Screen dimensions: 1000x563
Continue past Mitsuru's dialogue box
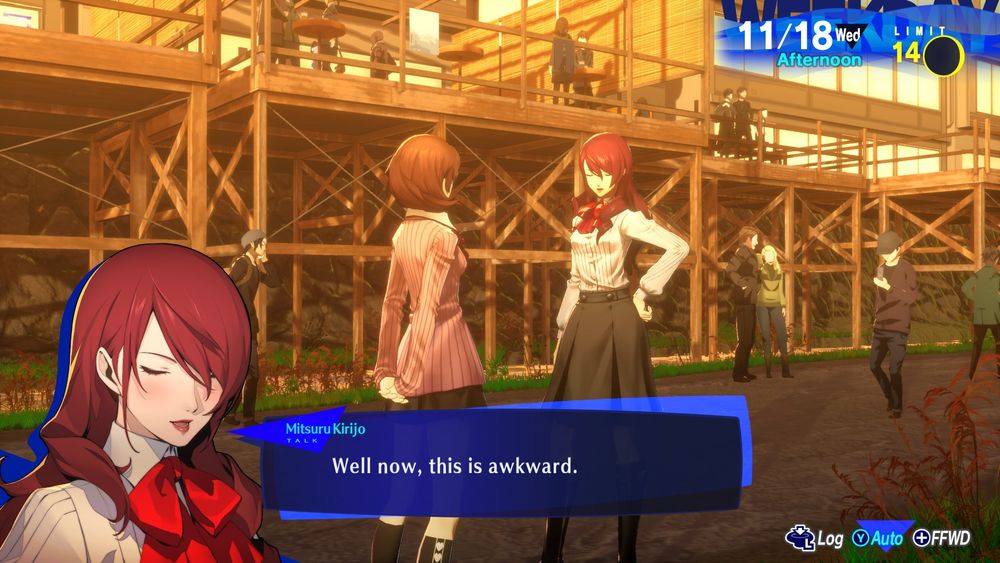pyautogui.click(x=500, y=465)
